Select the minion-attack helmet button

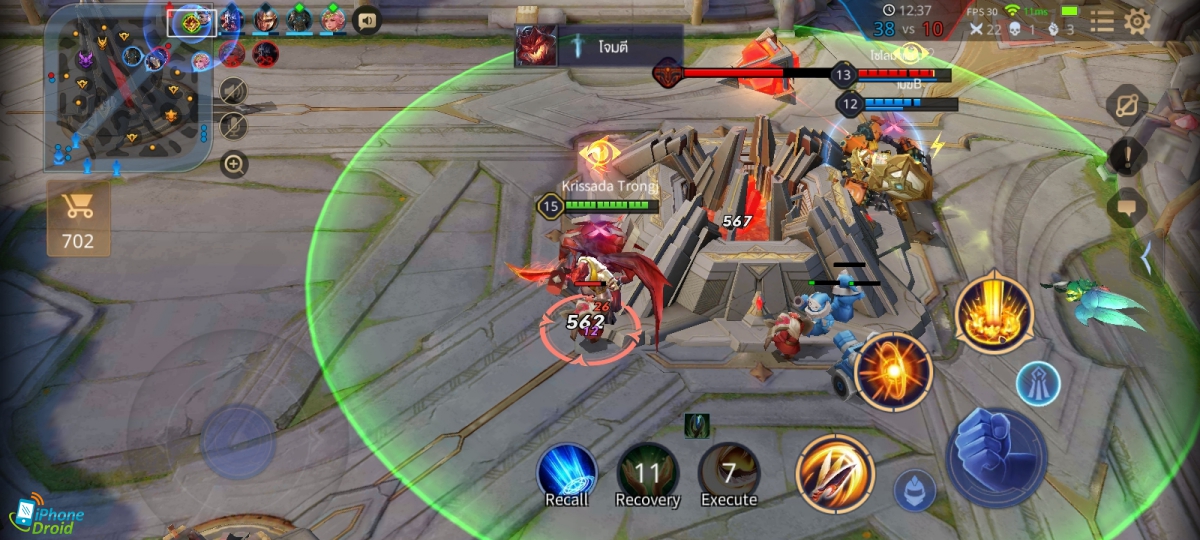[915, 489]
